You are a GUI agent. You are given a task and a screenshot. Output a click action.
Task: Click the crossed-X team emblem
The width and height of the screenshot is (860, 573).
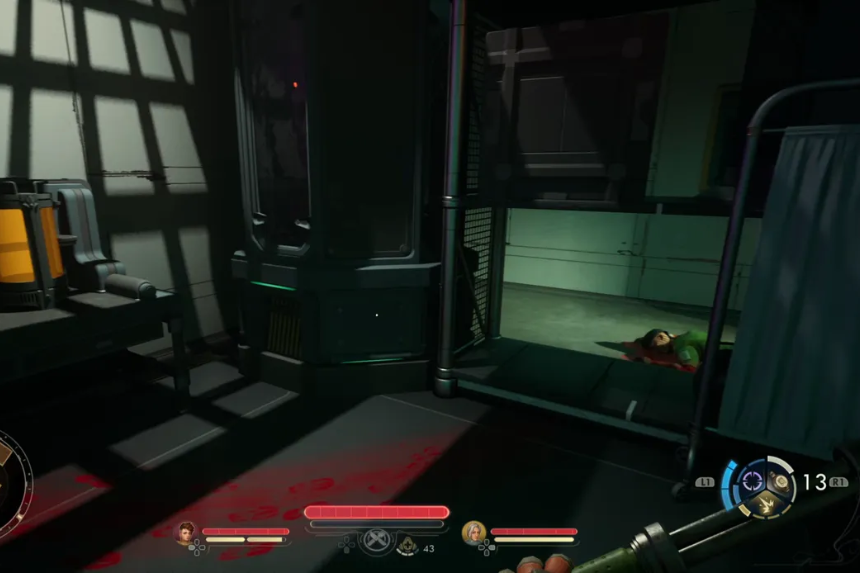coord(376,541)
